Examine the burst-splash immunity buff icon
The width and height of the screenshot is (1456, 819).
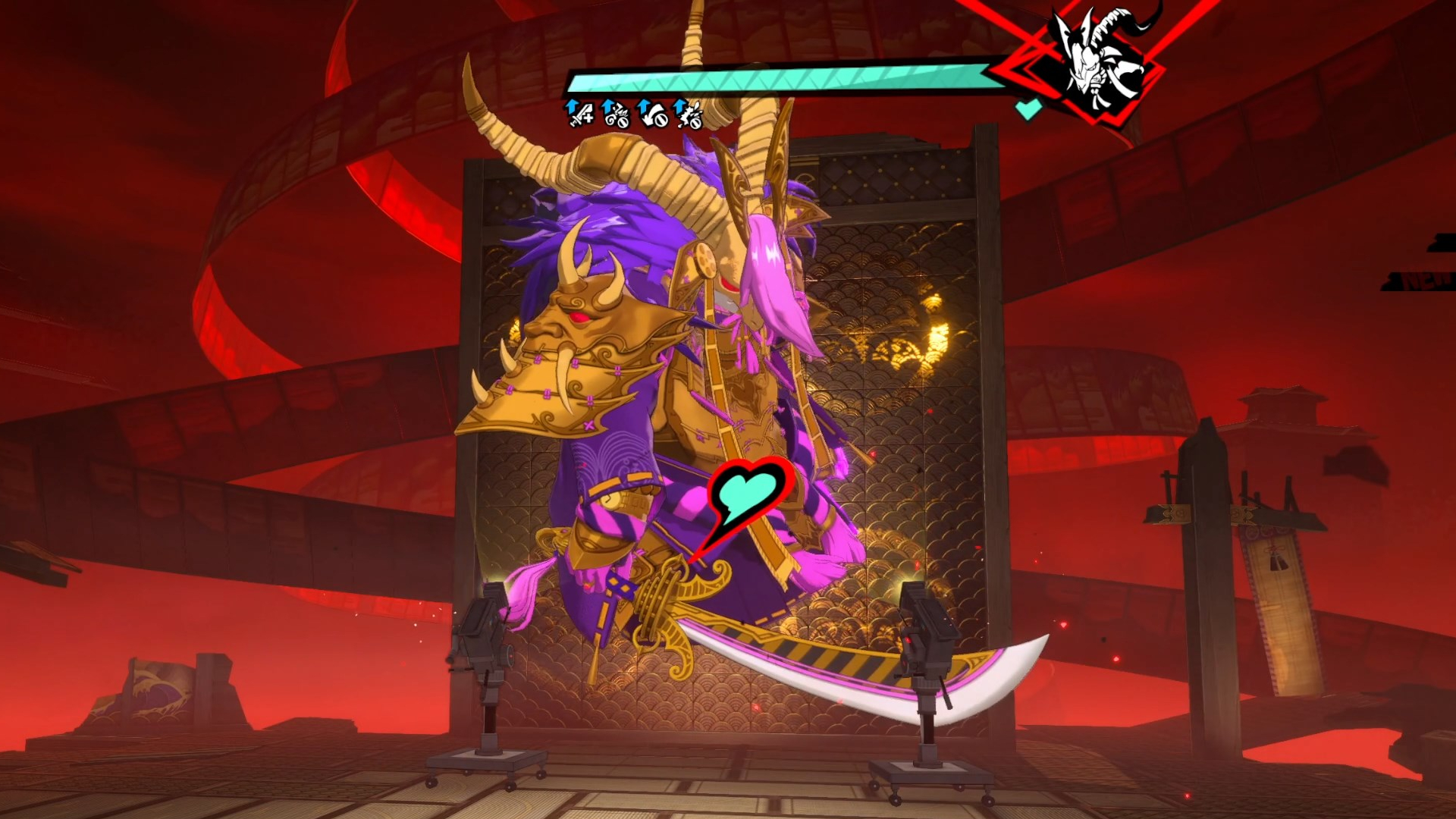(689, 114)
